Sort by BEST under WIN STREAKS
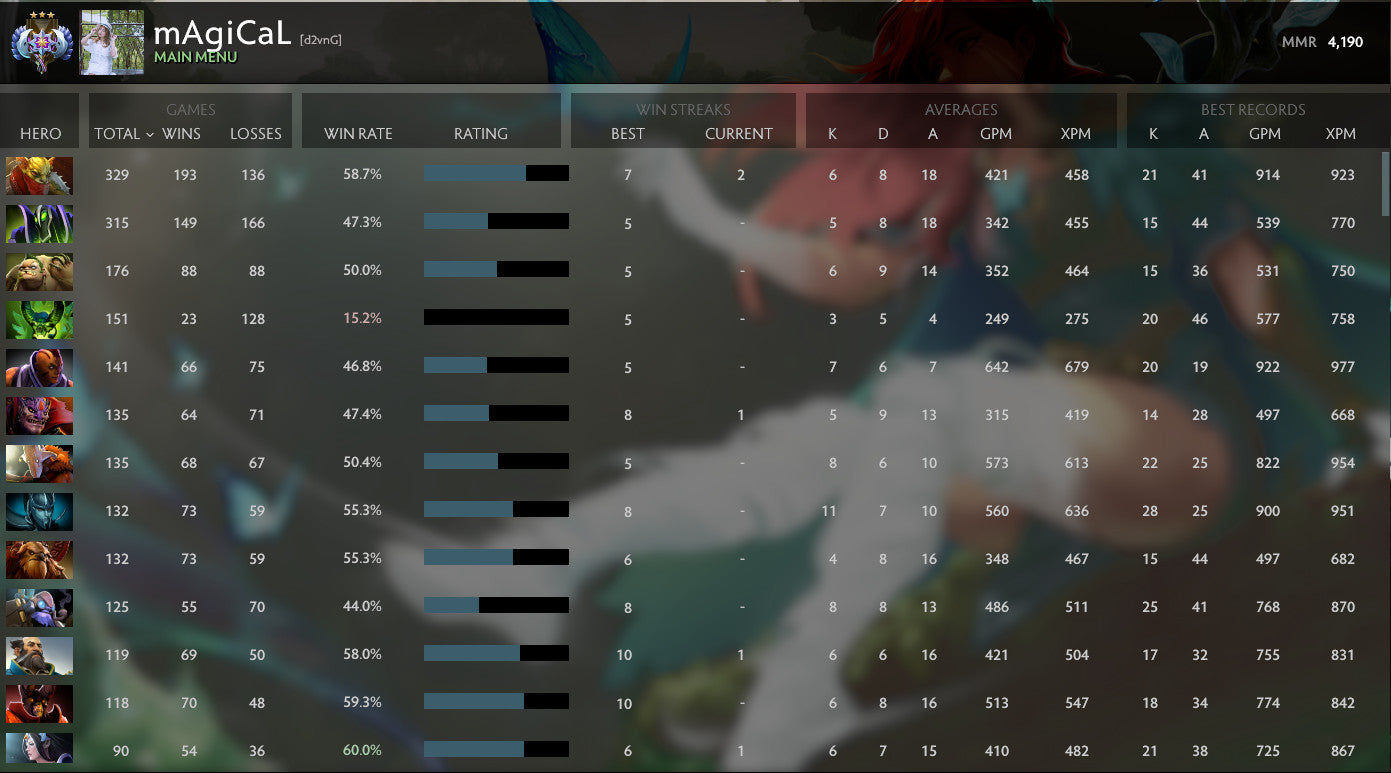The image size is (1391, 773). (628, 134)
